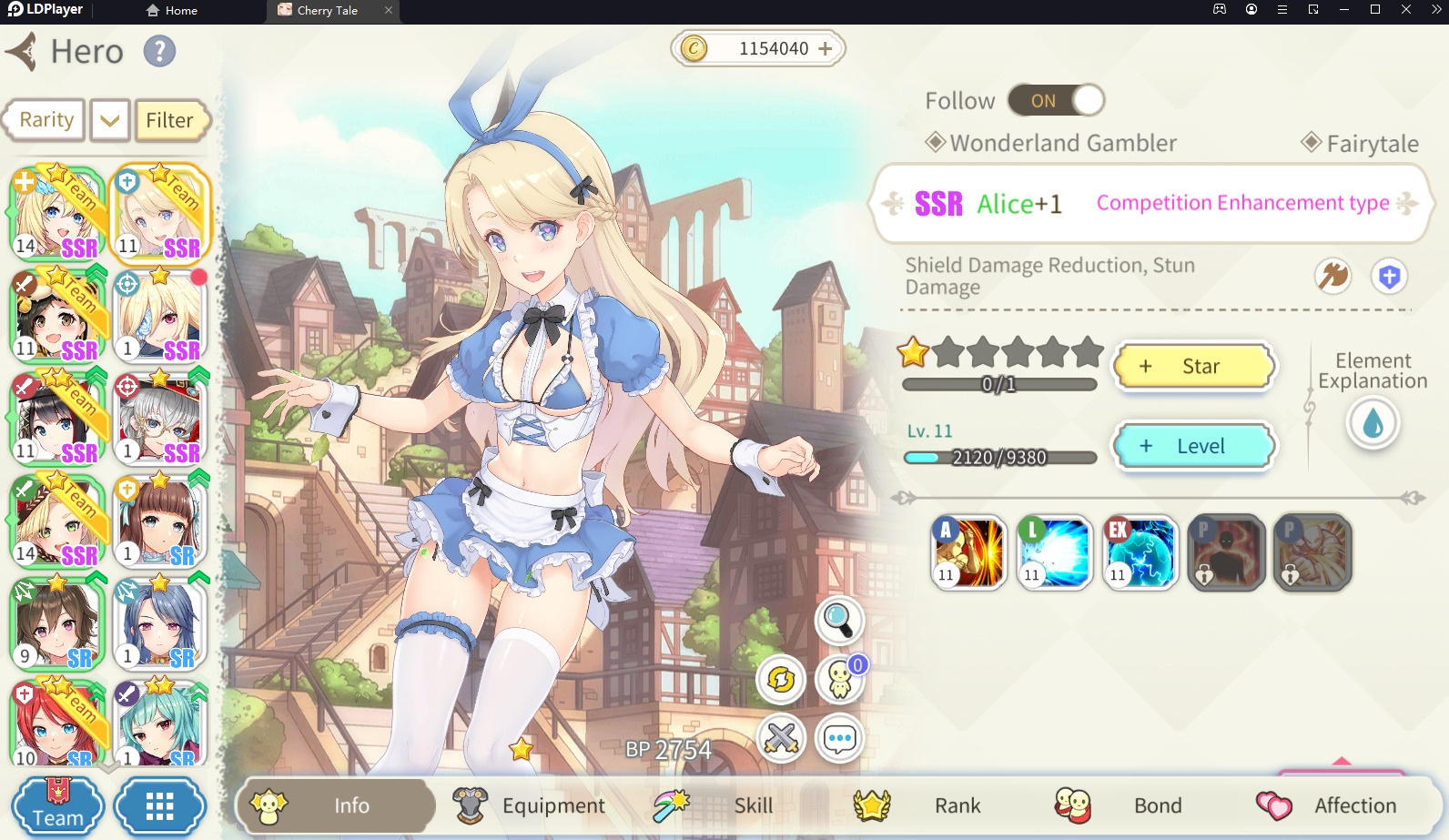The width and height of the screenshot is (1449, 840).
Task: Click the EXP progress bar showing 2120/9380
Action: click(x=998, y=458)
